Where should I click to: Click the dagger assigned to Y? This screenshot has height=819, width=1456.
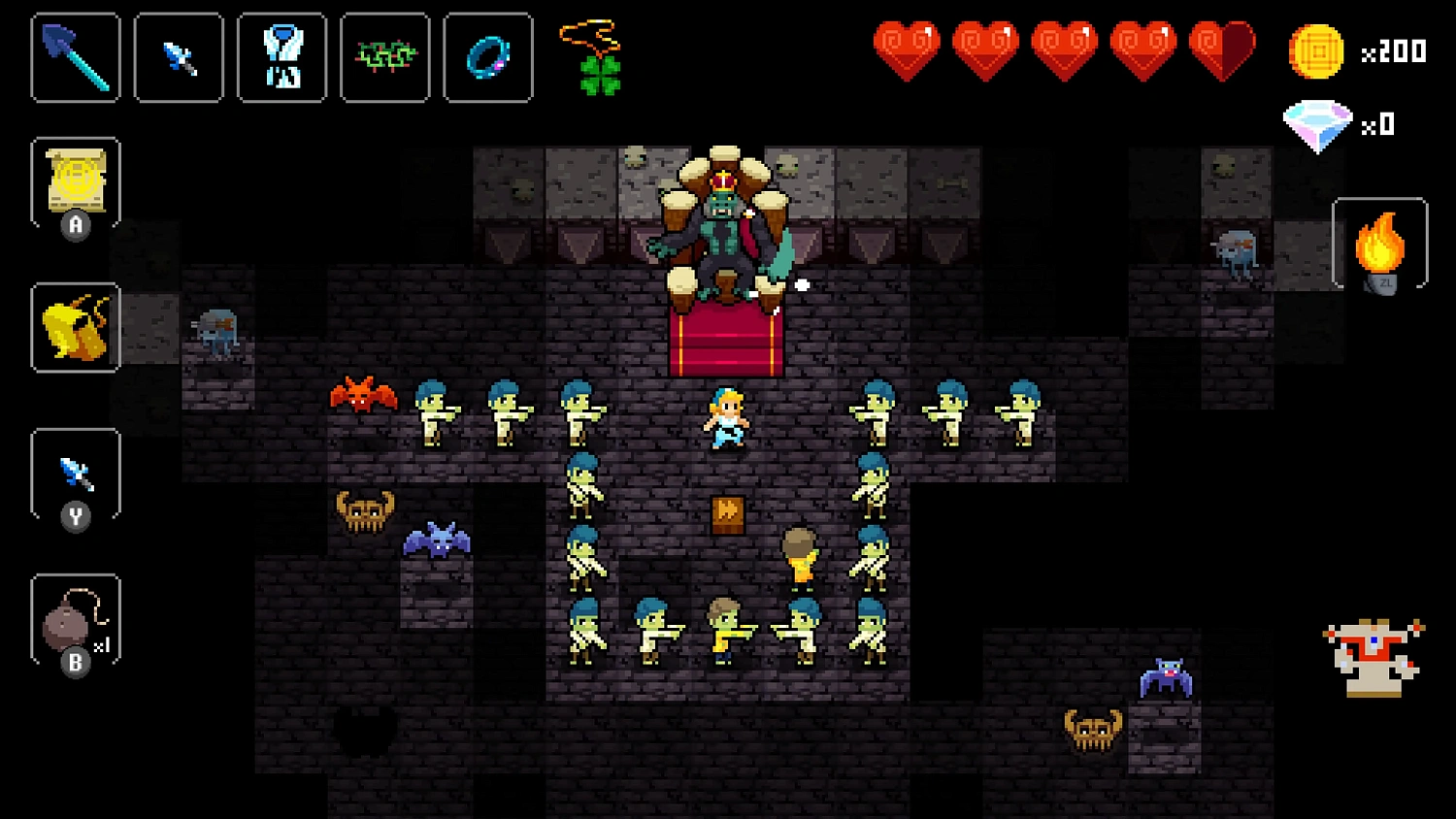pos(76,474)
